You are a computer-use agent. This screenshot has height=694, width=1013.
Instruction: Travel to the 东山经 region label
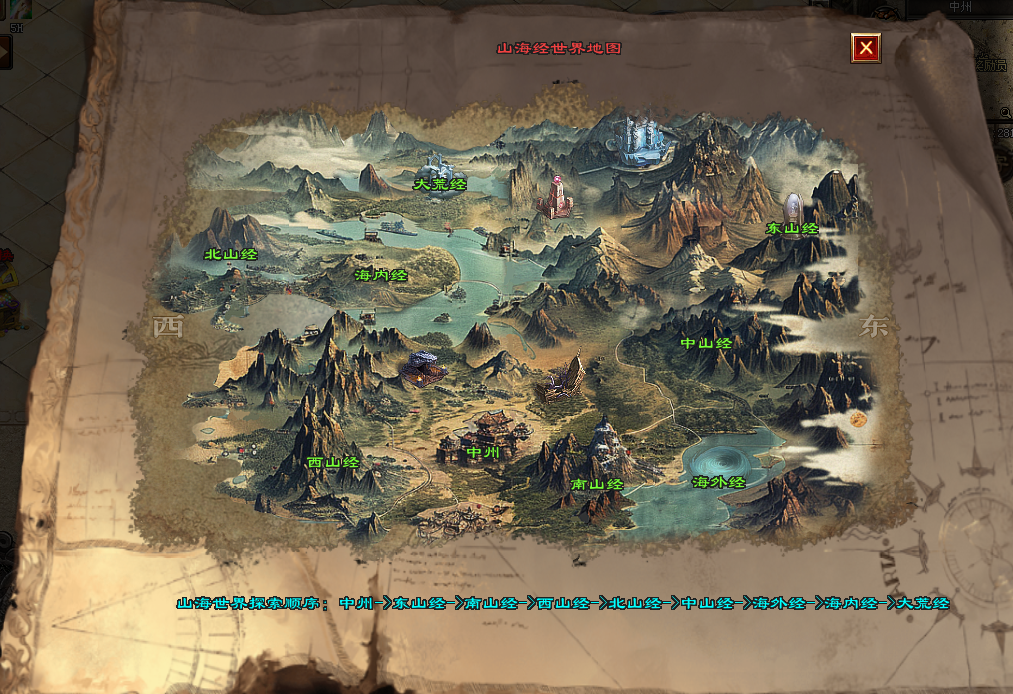792,228
